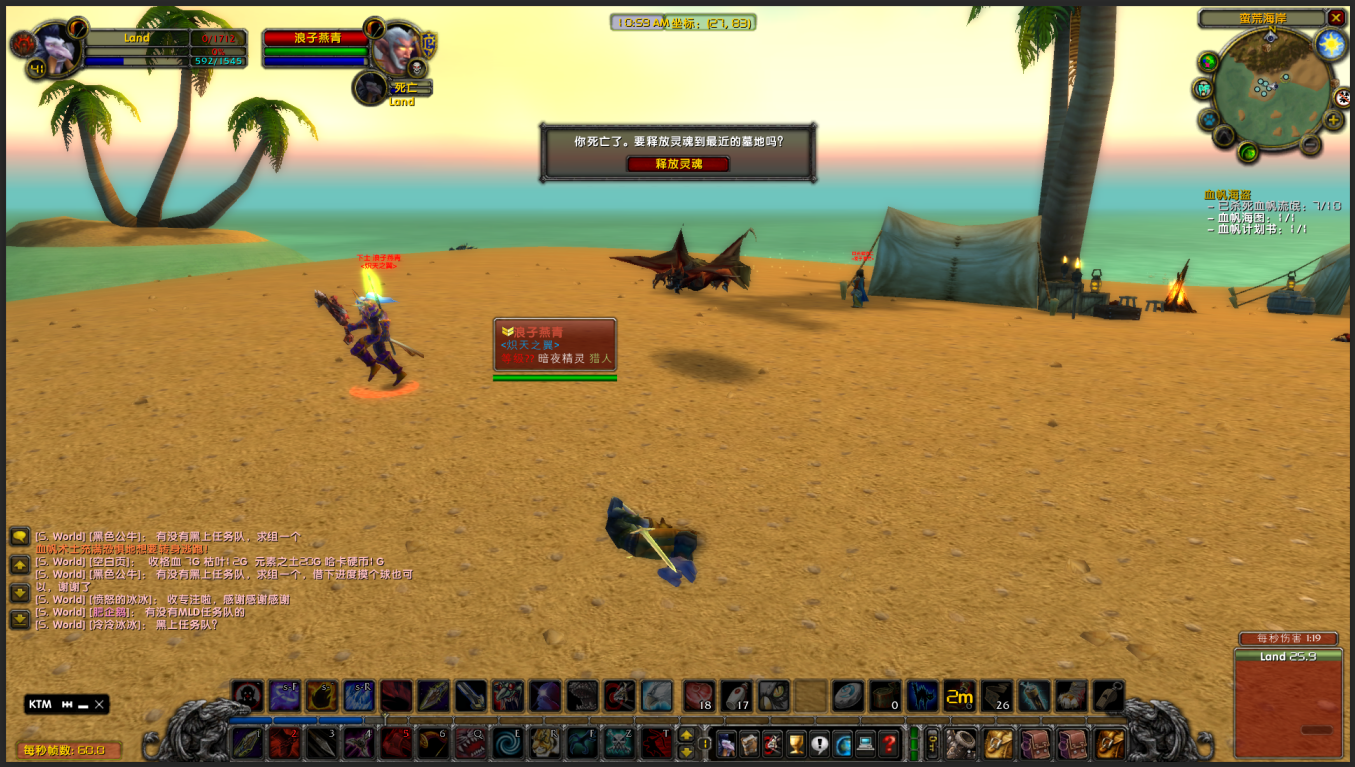Select the Land player portrait

point(56,46)
